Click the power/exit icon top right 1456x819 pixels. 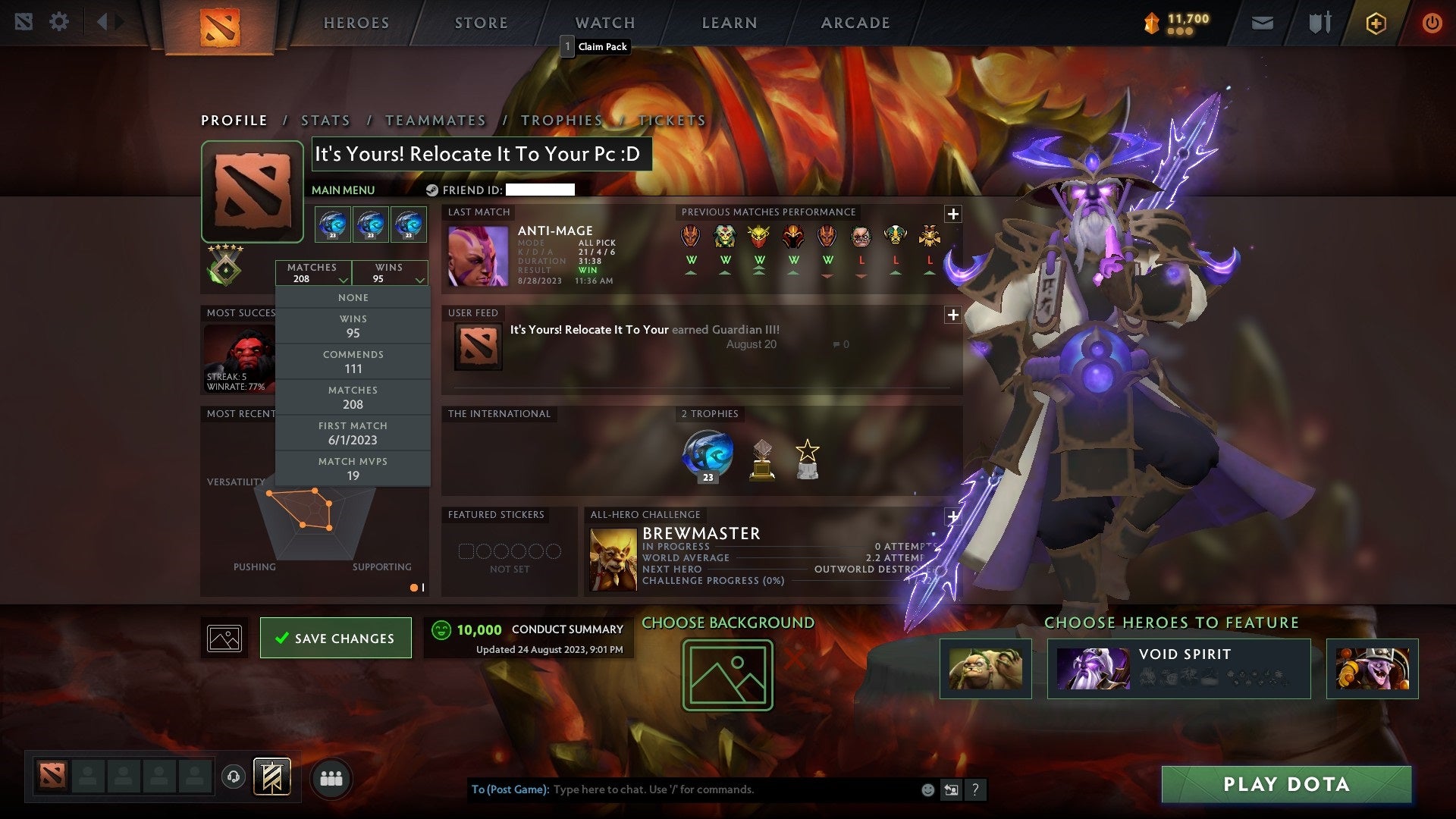(1432, 23)
